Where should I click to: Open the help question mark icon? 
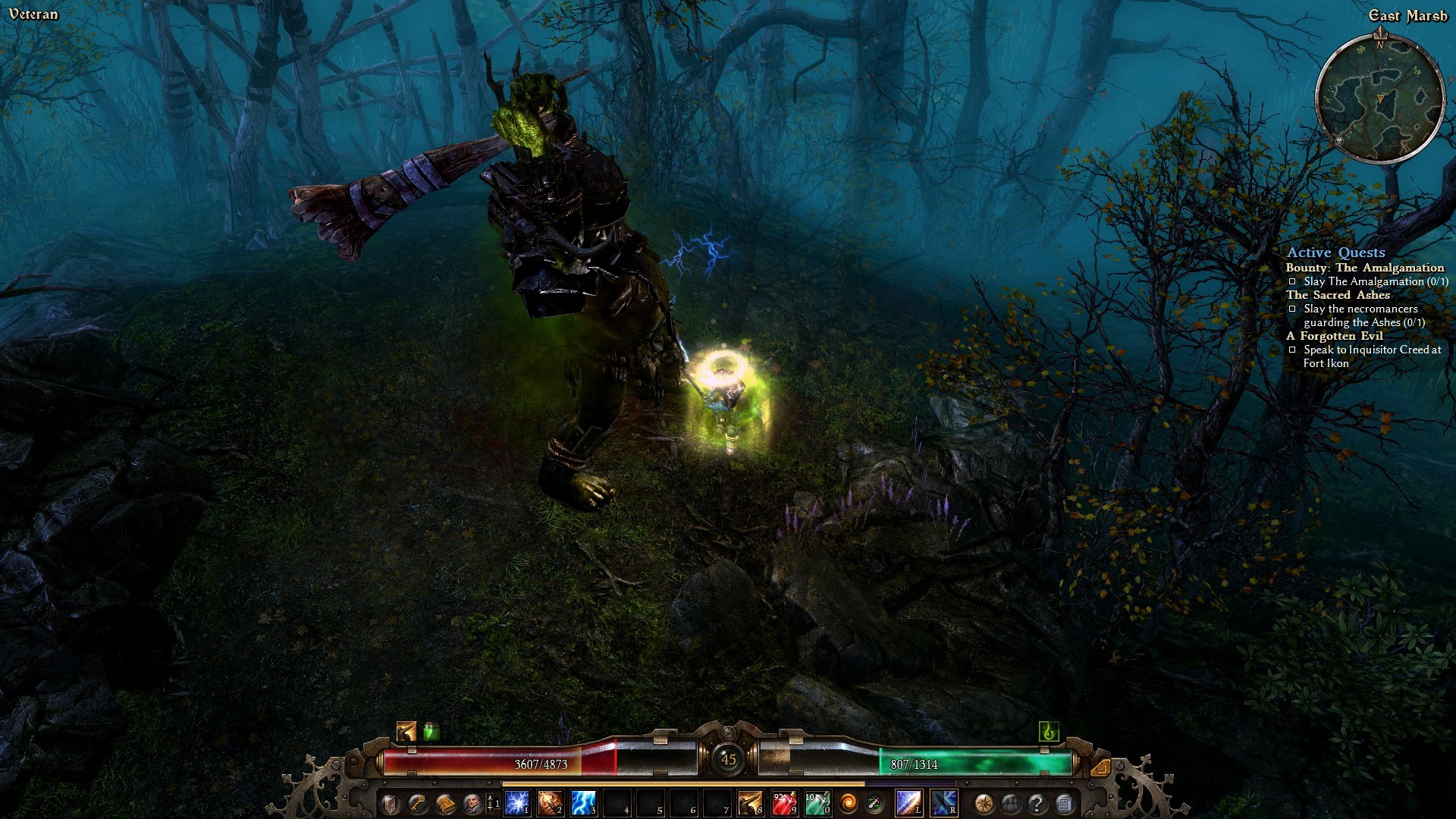click(x=1037, y=802)
